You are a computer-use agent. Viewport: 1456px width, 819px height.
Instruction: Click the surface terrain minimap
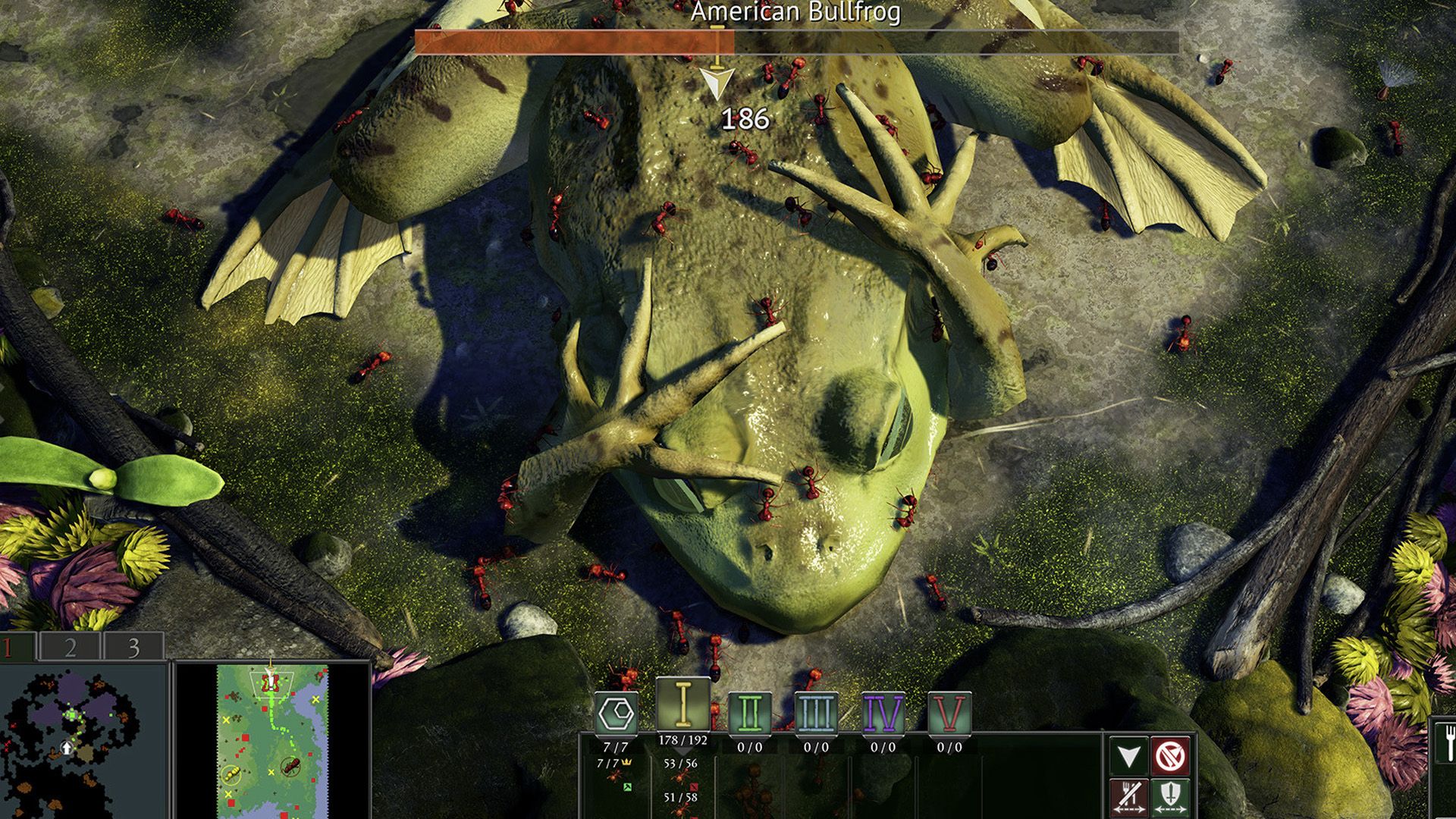pyautogui.click(x=273, y=741)
